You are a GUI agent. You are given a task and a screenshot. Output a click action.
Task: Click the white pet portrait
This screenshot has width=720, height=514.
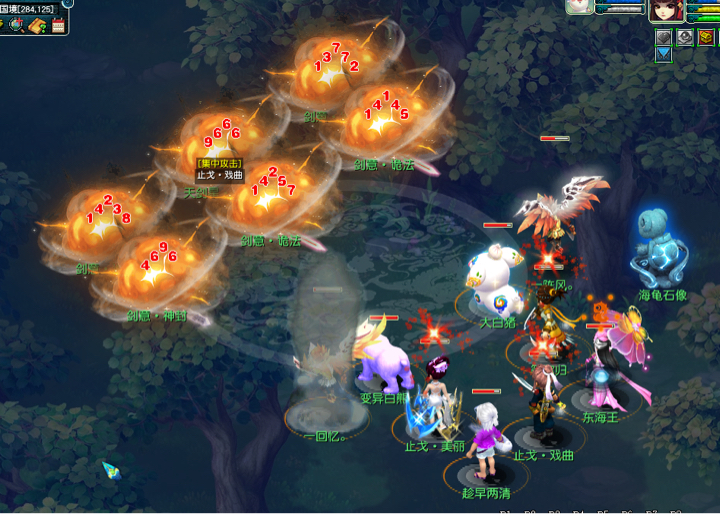pyautogui.click(x=580, y=7)
